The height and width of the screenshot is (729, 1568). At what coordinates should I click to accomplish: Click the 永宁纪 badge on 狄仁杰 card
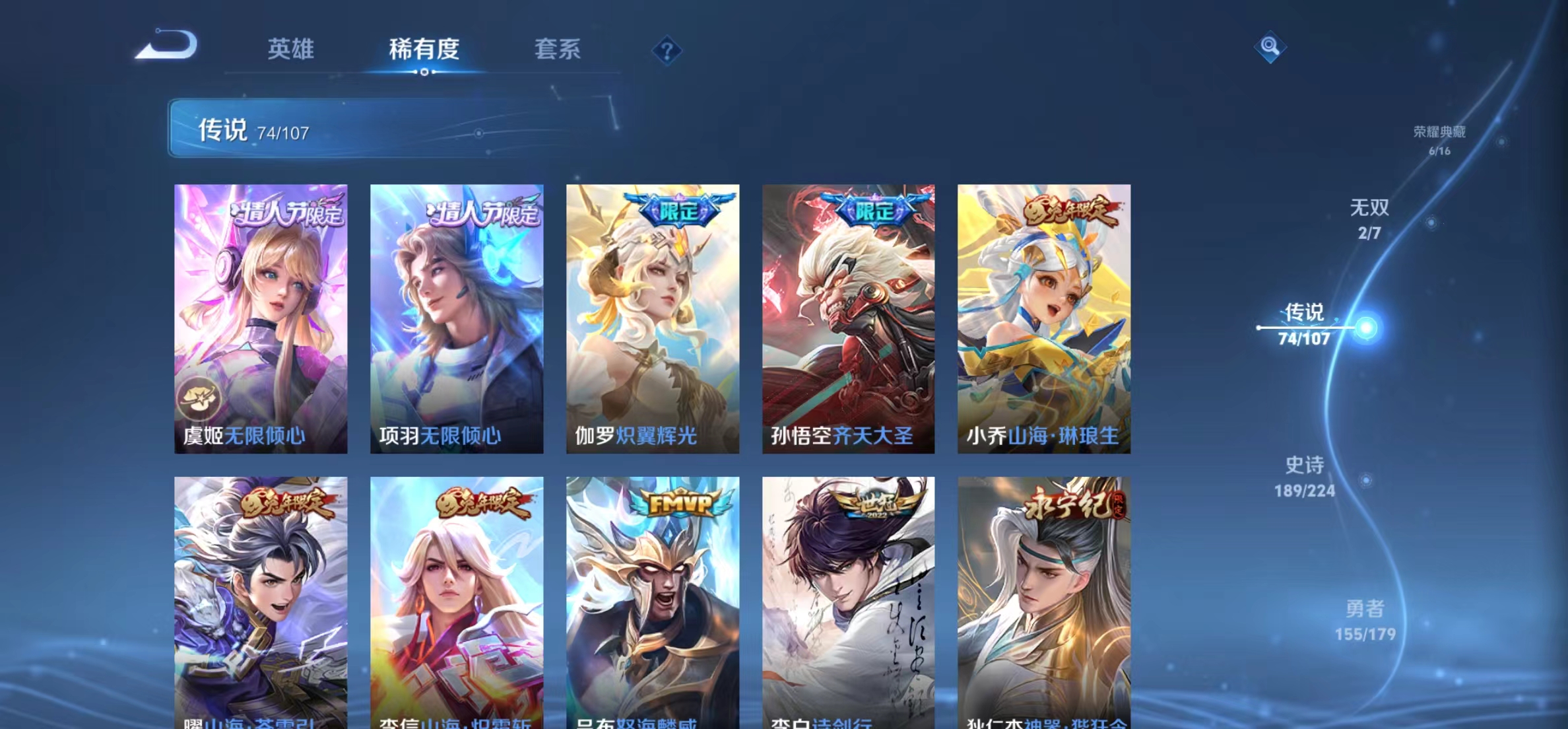coord(1067,503)
